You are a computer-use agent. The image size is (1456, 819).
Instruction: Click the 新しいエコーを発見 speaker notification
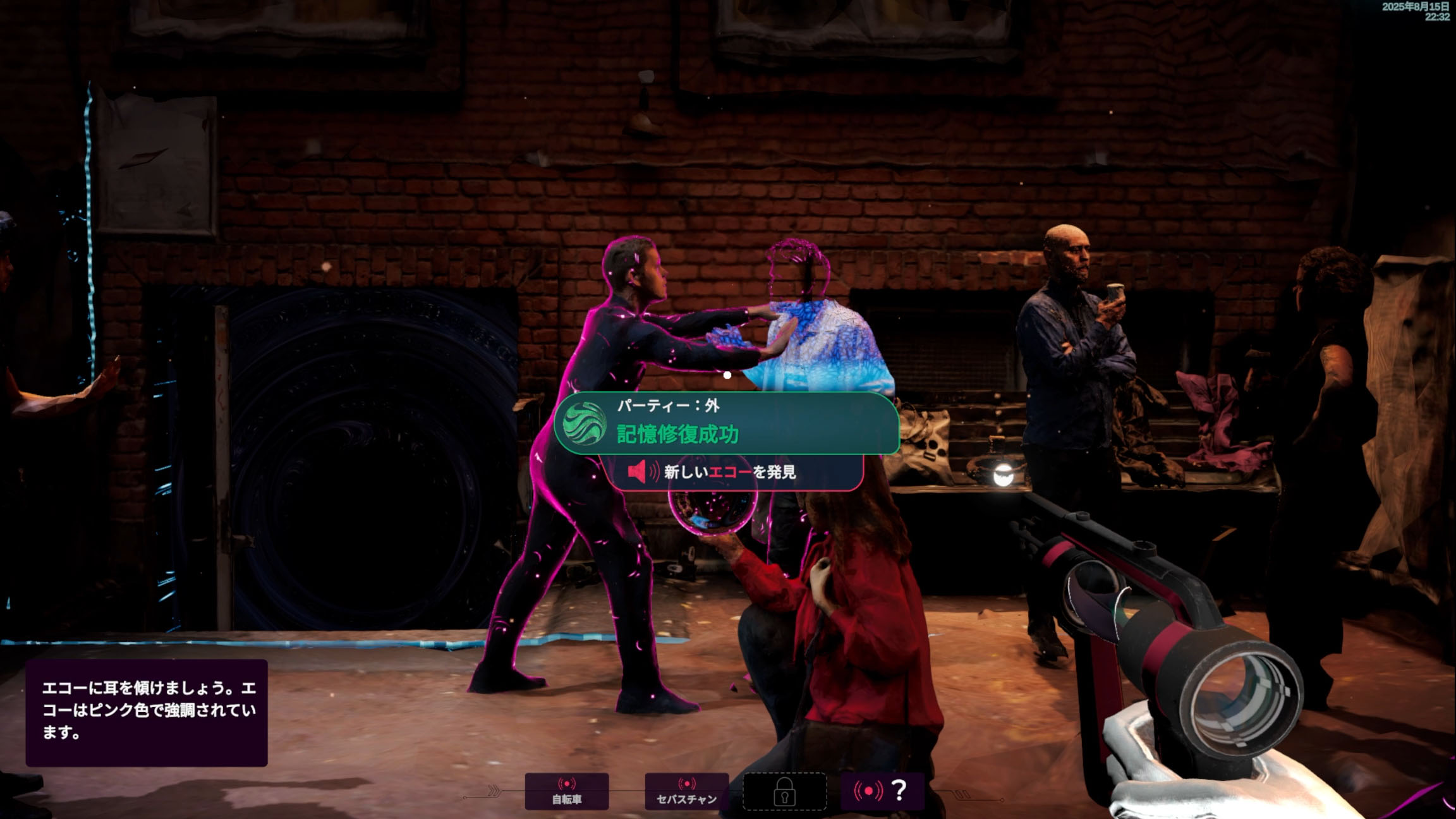click(733, 472)
